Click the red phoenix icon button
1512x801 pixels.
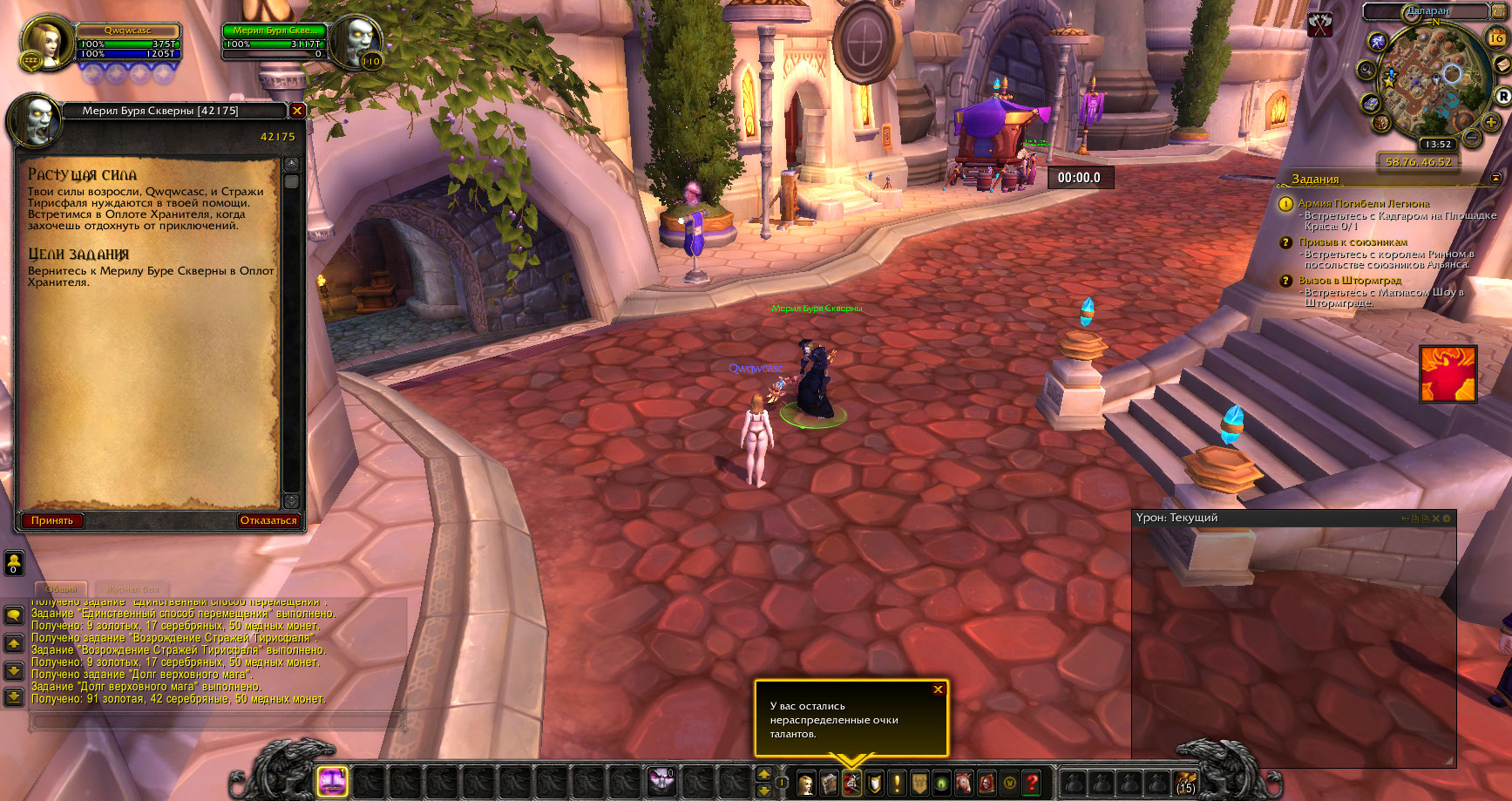(1448, 374)
